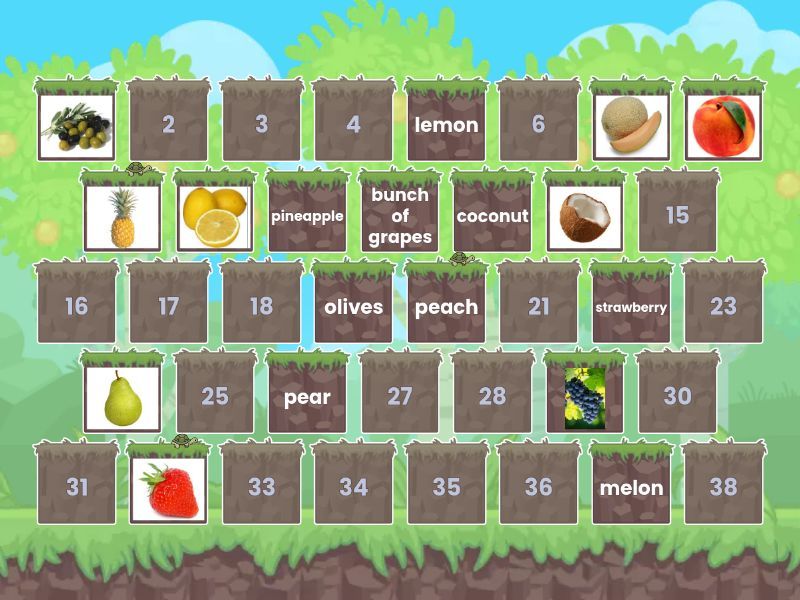Select the grapes picture tile
Screen dimensions: 800x600
click(584, 398)
